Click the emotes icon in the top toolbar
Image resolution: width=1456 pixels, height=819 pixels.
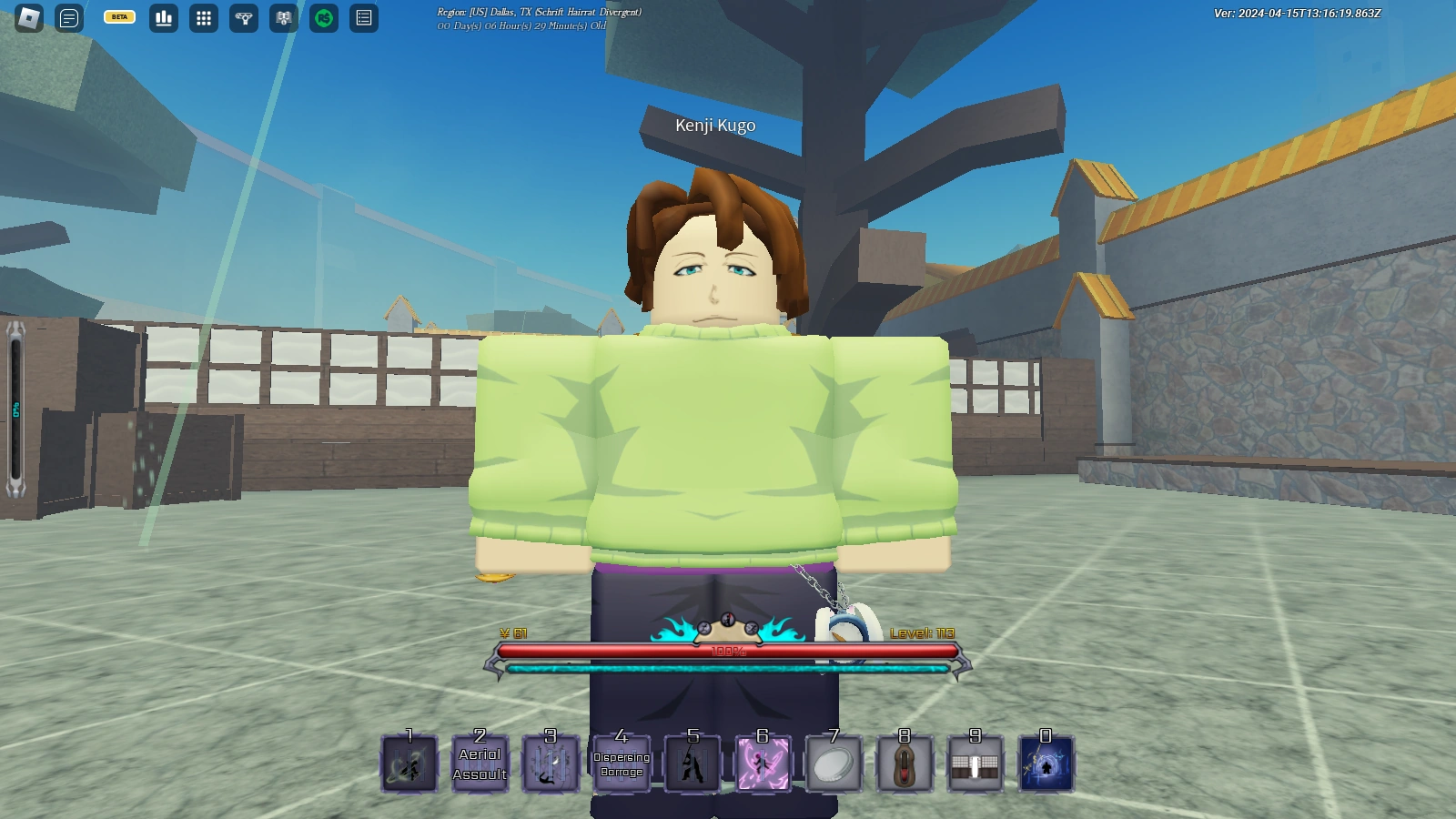pos(243,18)
